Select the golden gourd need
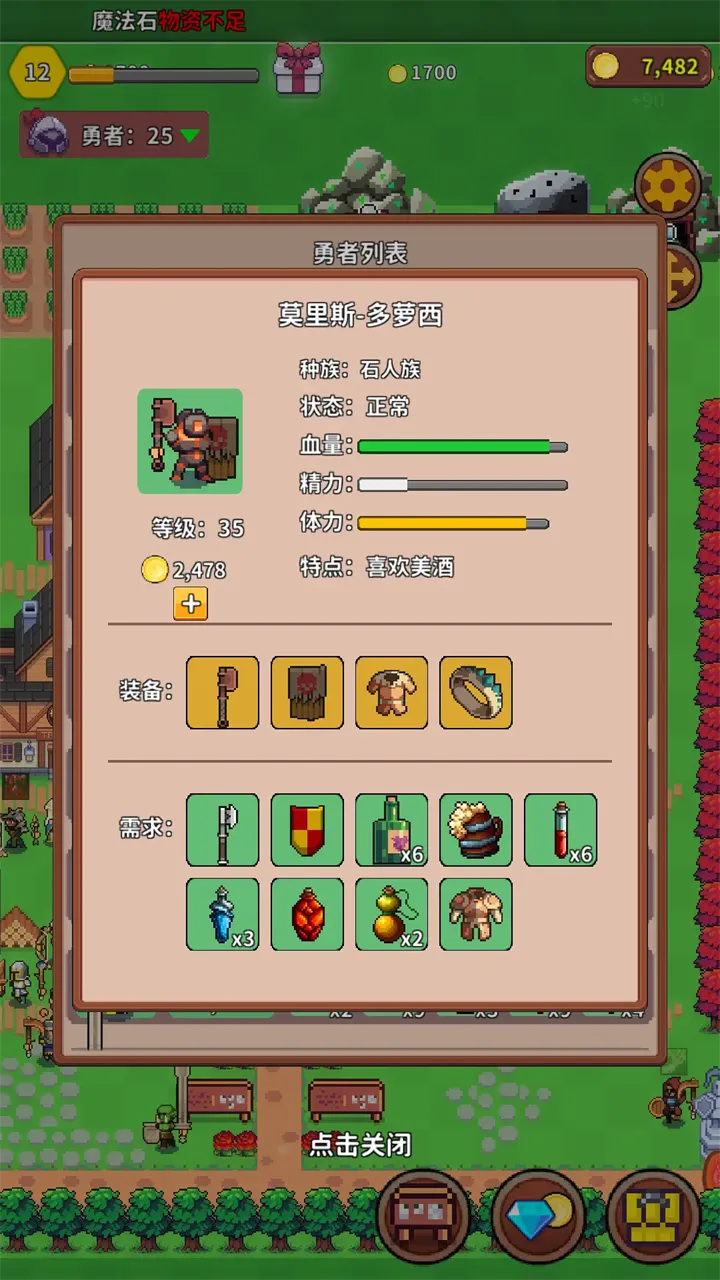This screenshot has width=720, height=1280. point(391,914)
